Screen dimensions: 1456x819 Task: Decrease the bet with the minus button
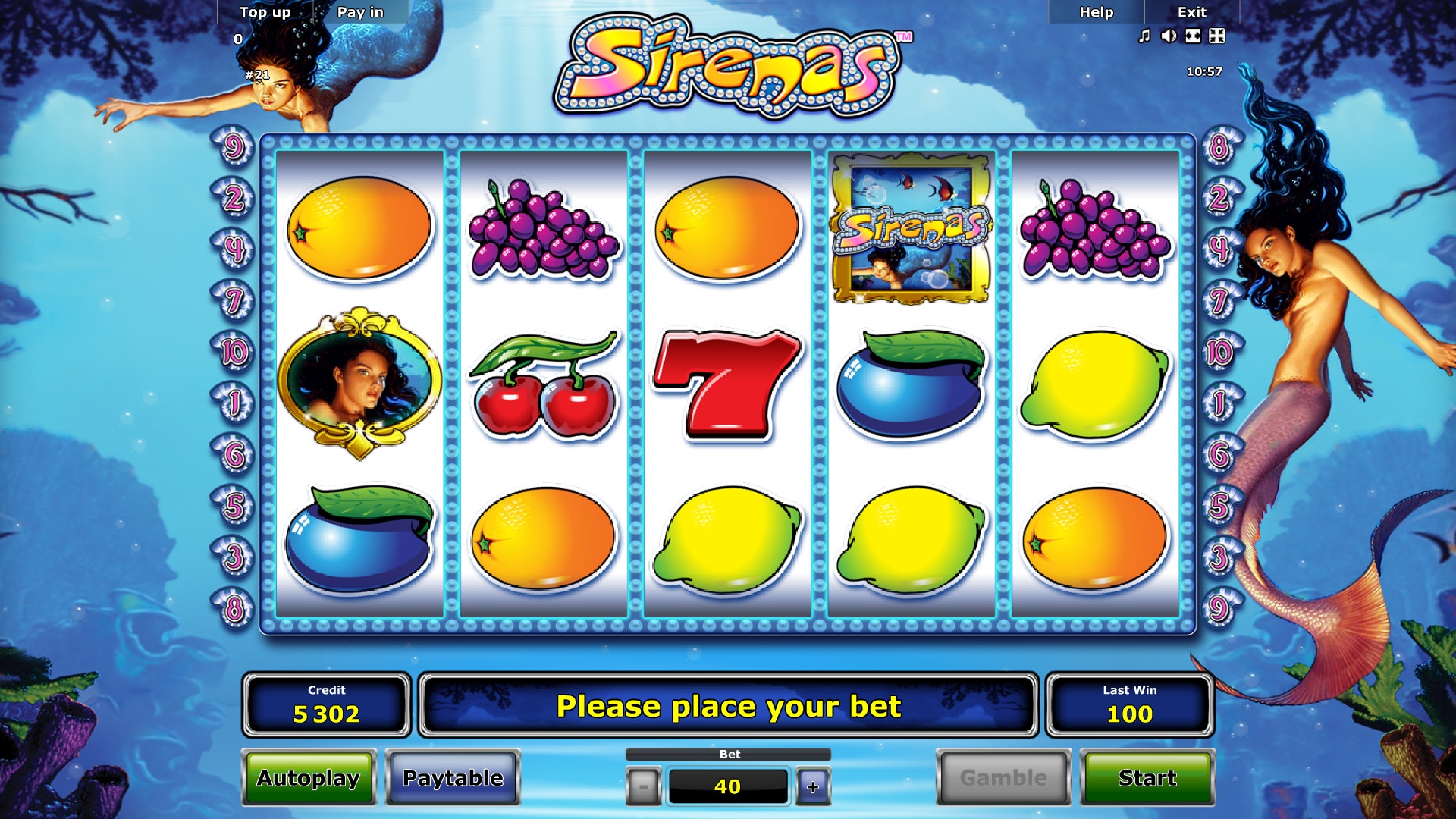(644, 786)
